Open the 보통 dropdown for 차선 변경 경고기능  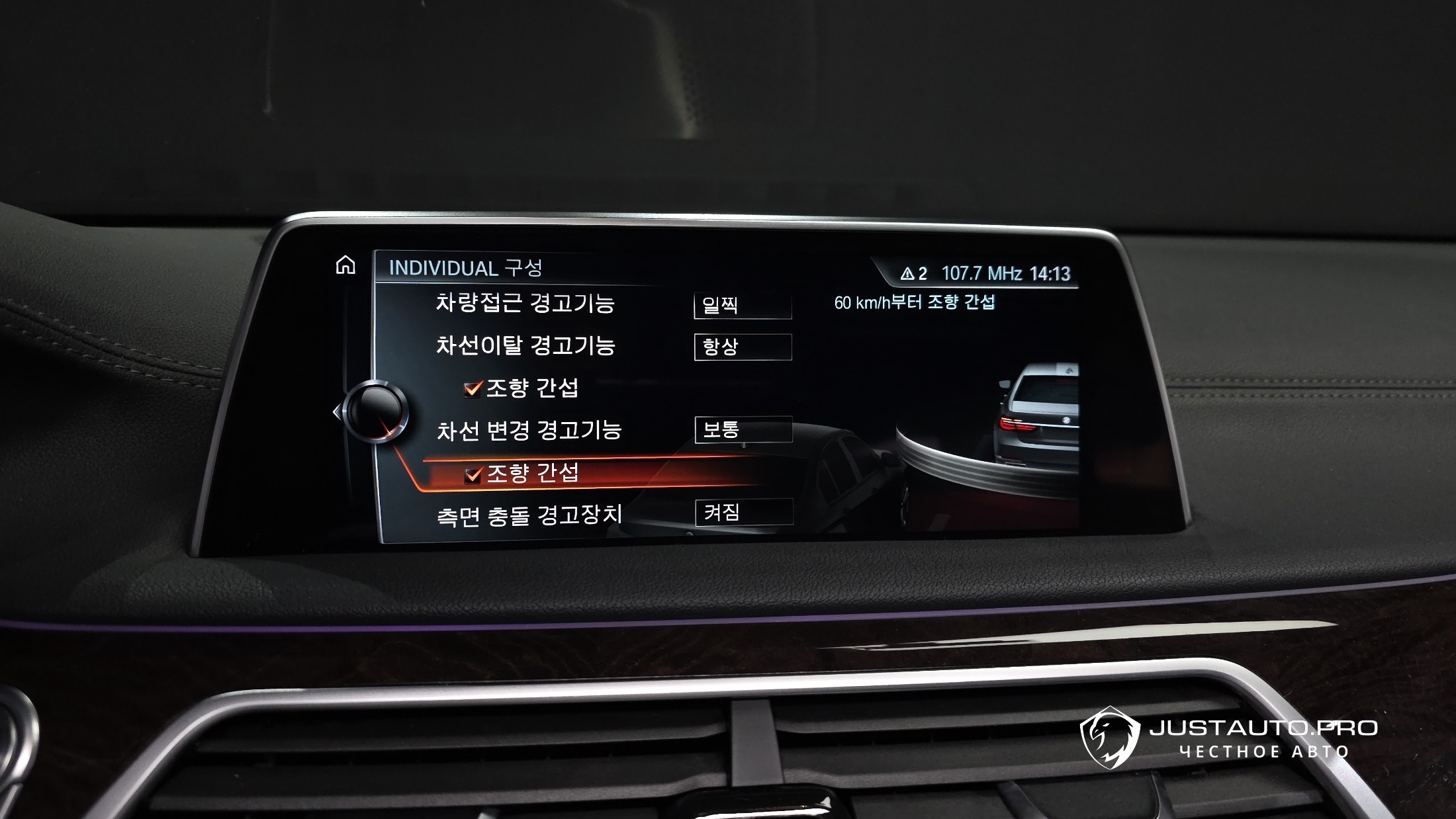coord(743,430)
